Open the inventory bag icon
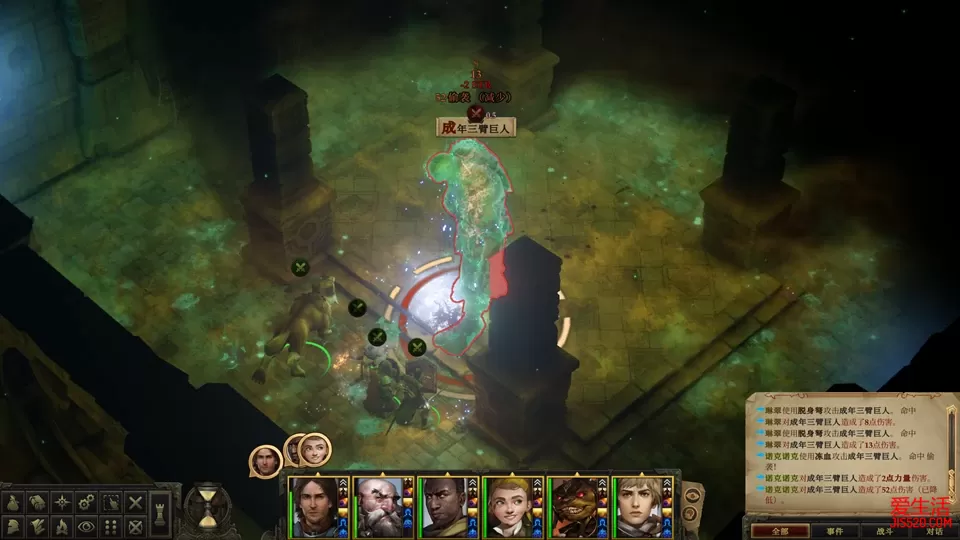This screenshot has width=960, height=540. click(x=15, y=502)
